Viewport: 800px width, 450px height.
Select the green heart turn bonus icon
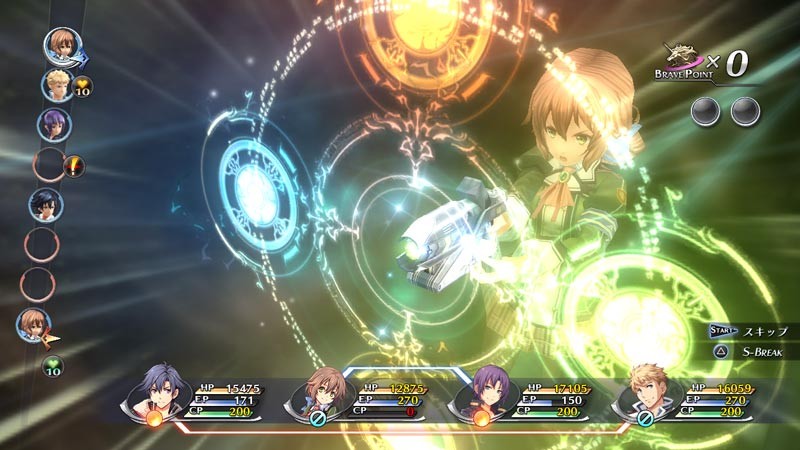[52, 367]
